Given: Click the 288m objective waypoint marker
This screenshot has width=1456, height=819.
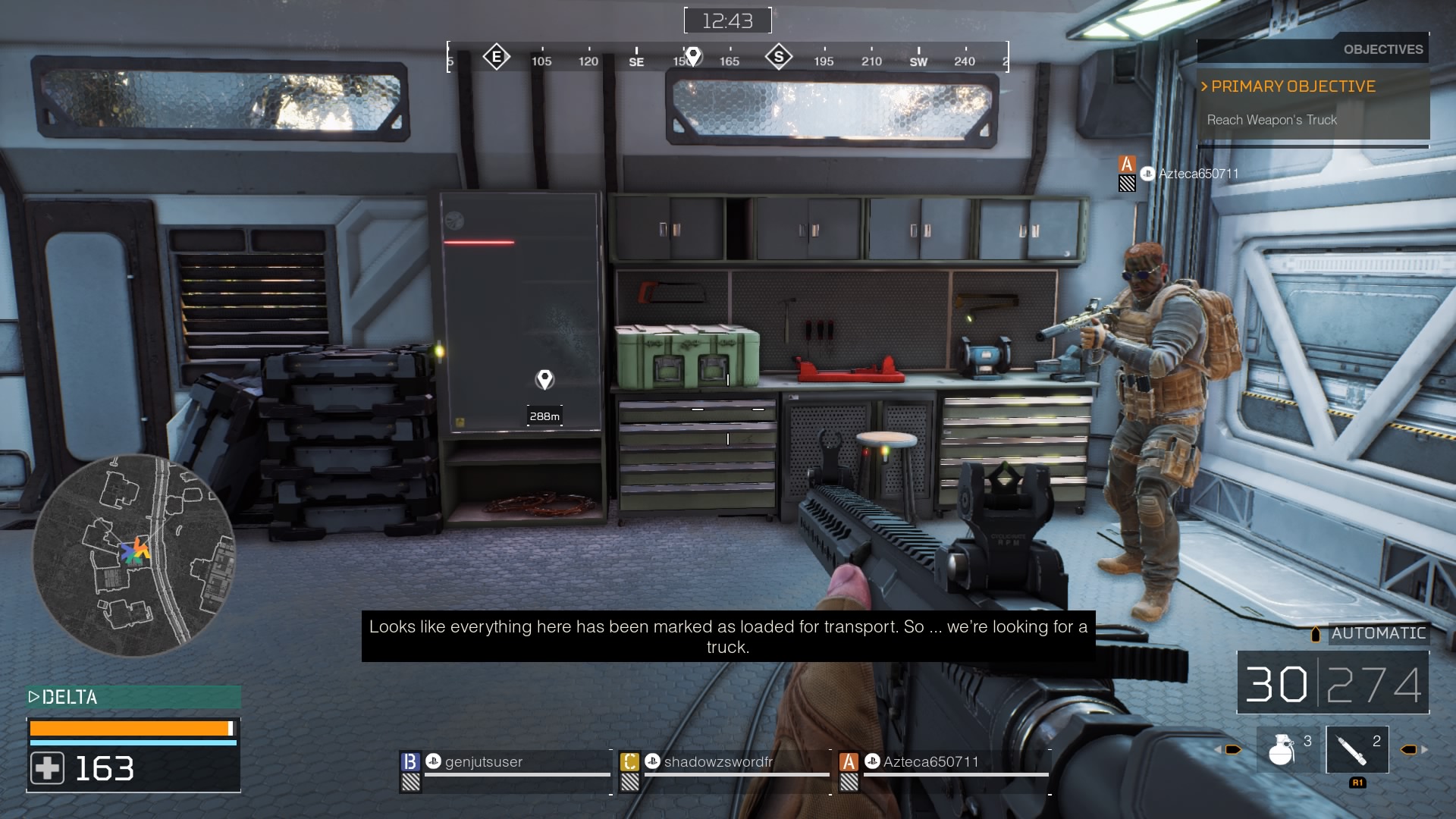Looking at the screenshot, I should 544,379.
